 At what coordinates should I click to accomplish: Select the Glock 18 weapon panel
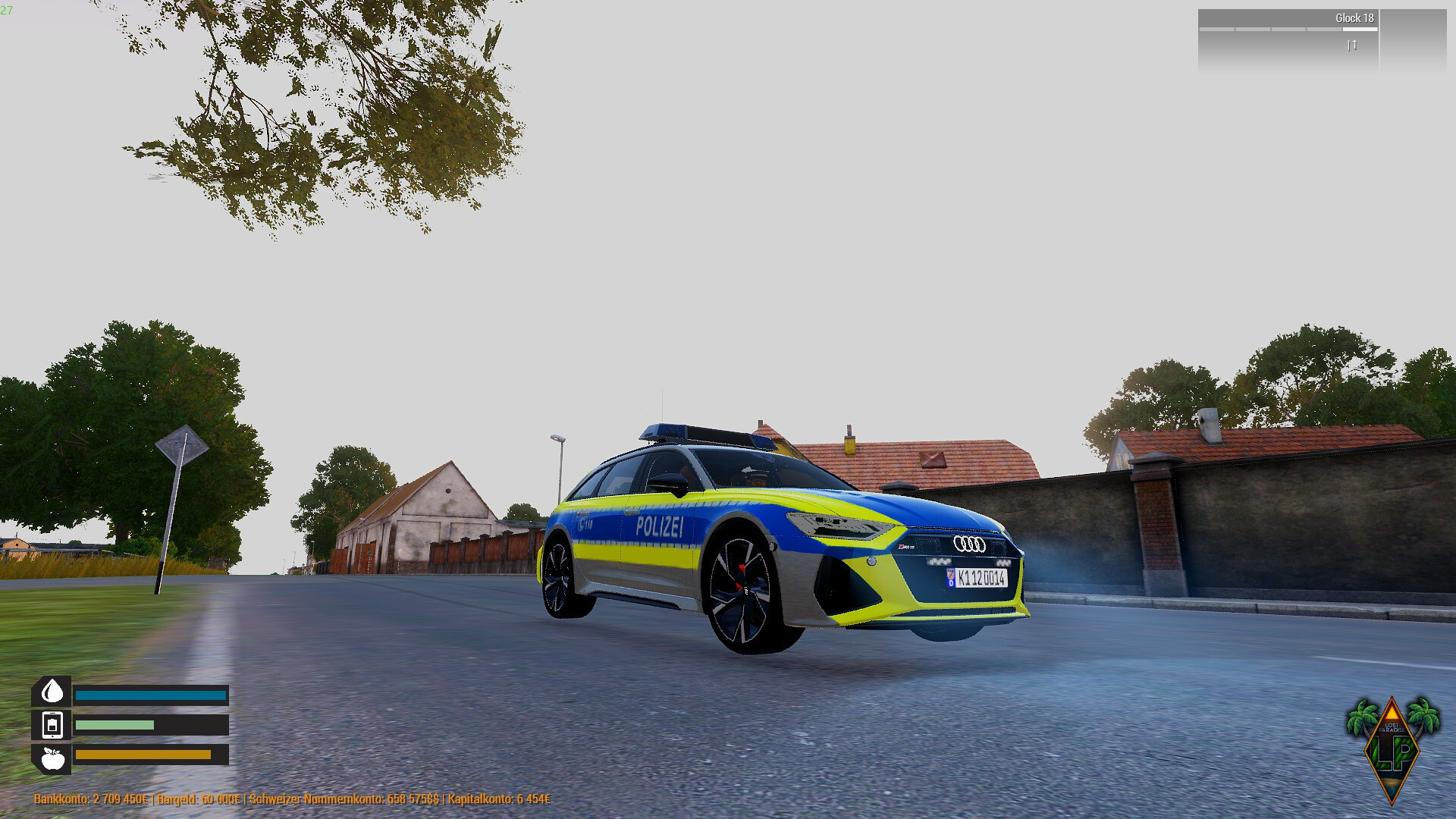[x=1288, y=39]
